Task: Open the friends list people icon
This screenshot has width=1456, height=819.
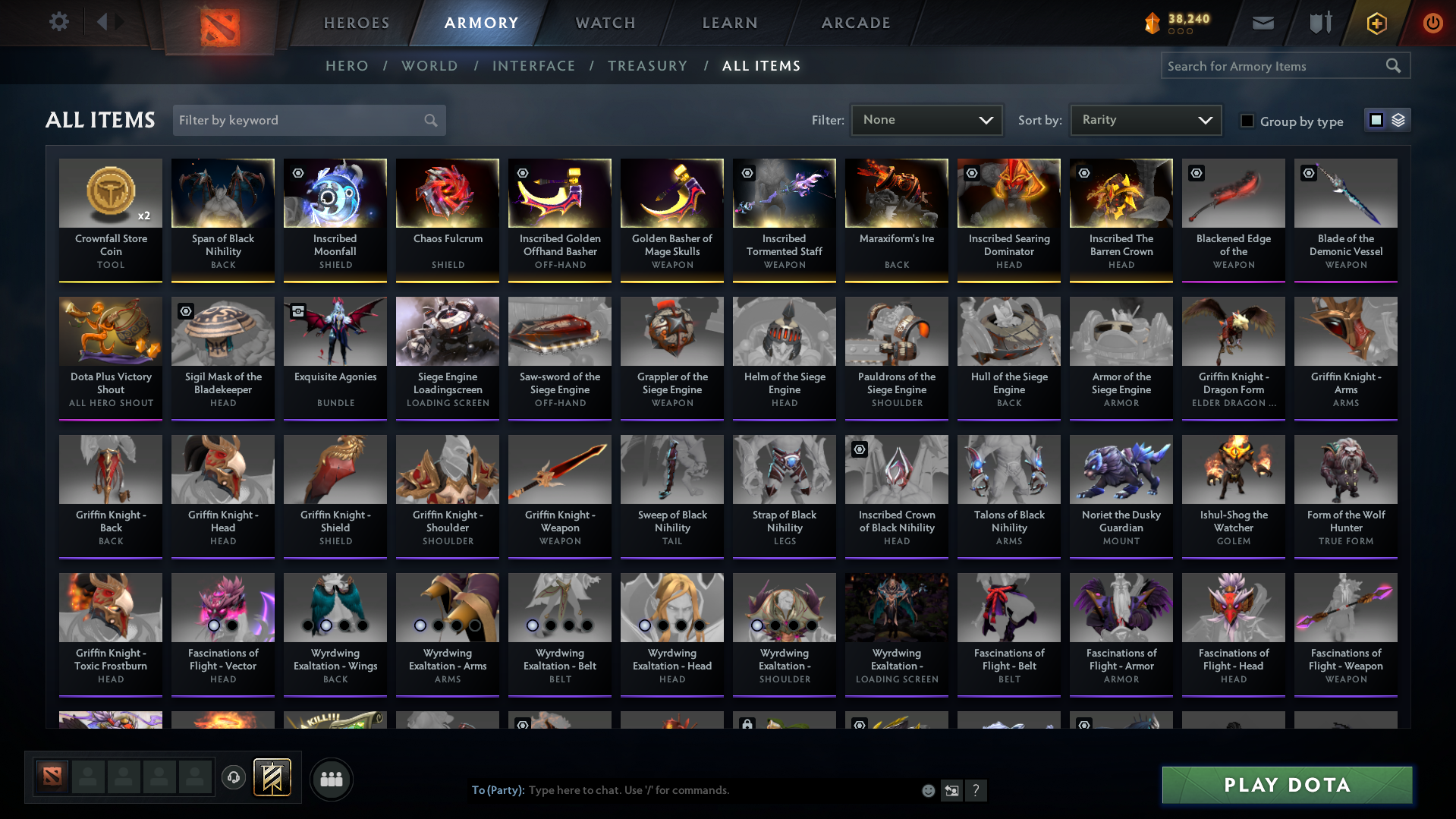Action: (331, 778)
